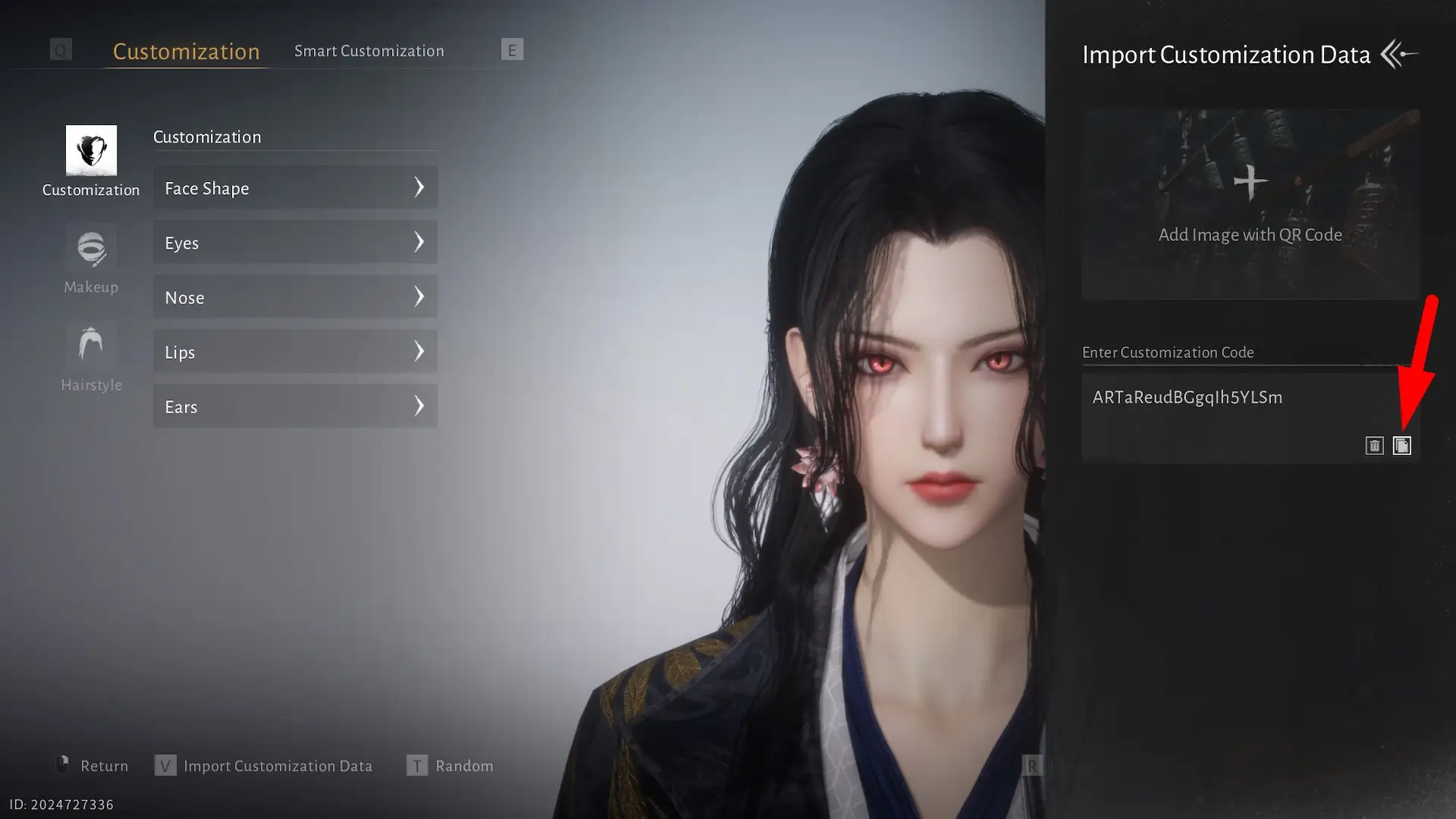Click the Return icon at bottom left
1456x819 pixels.
64,765
